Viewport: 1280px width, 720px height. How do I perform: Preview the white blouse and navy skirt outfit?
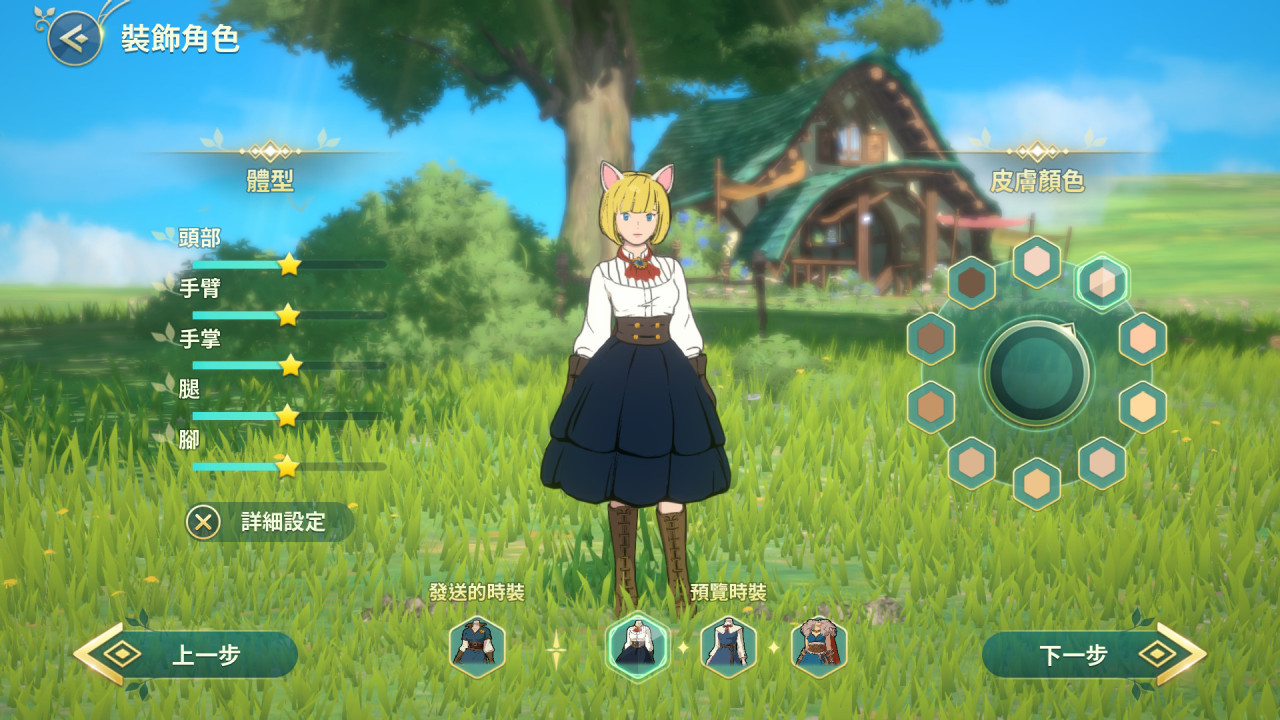(638, 647)
